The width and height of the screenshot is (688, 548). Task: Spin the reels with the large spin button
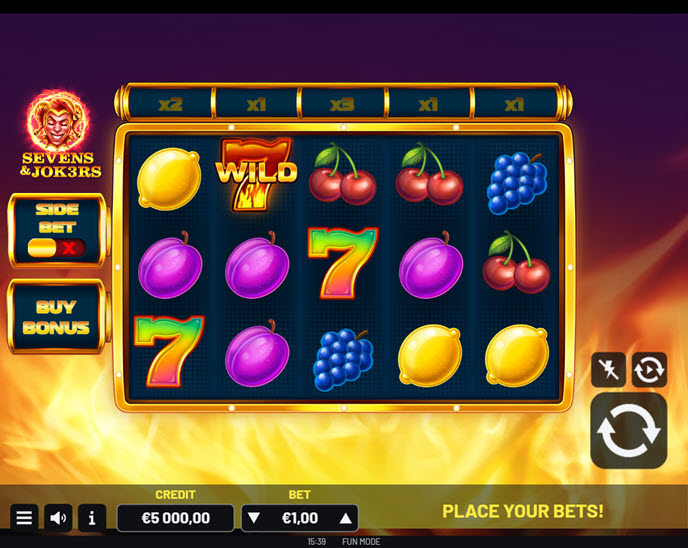point(628,430)
